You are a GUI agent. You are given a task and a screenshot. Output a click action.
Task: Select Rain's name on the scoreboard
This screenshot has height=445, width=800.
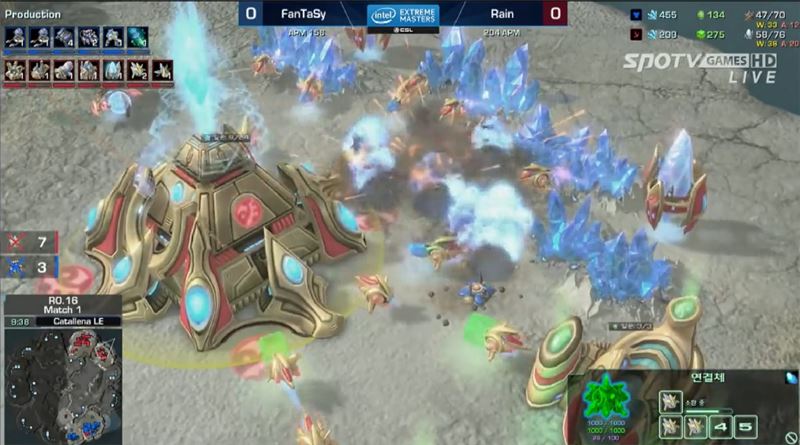pyautogui.click(x=503, y=14)
